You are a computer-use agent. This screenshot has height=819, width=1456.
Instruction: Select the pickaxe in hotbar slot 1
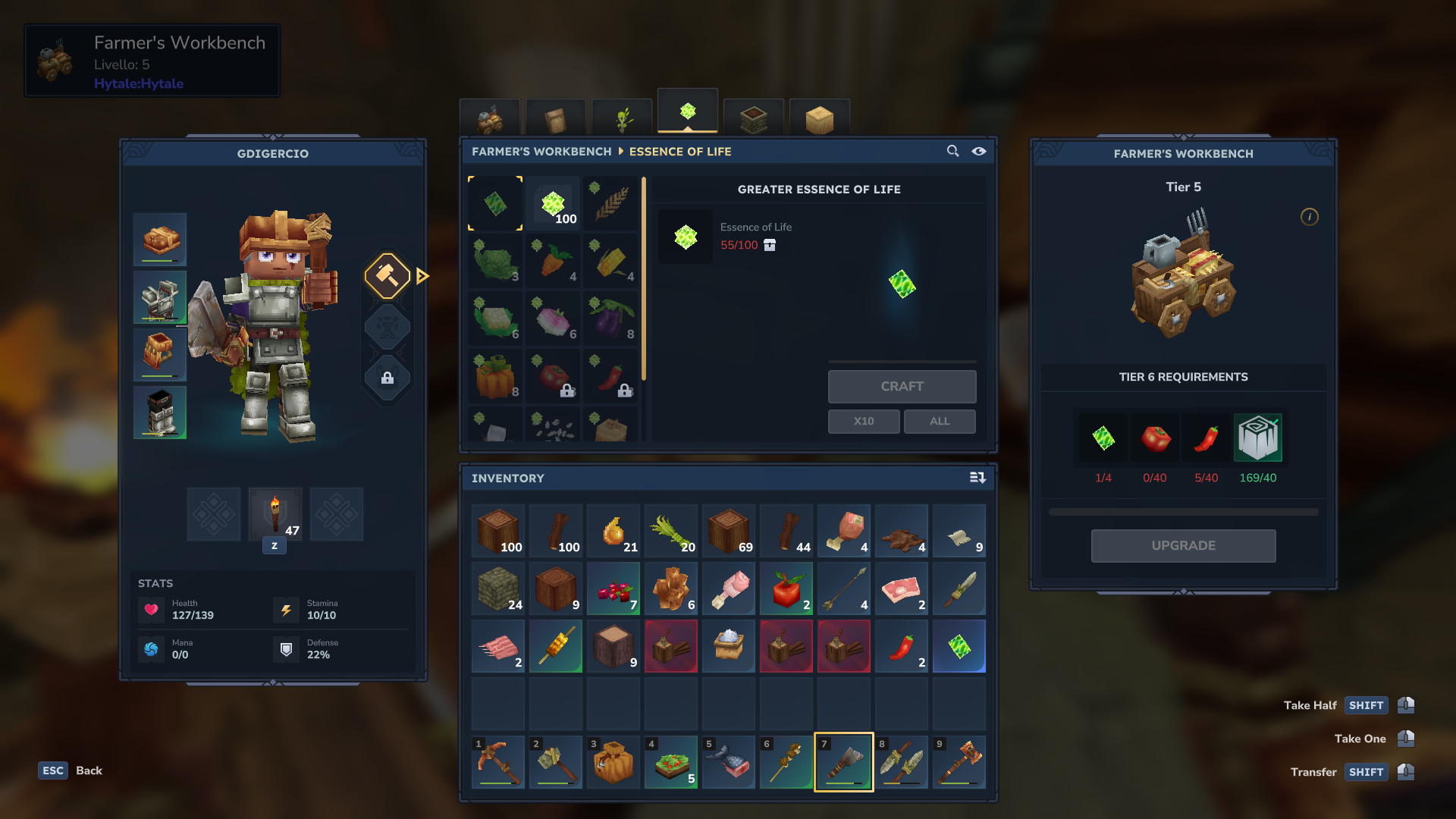pos(498,762)
